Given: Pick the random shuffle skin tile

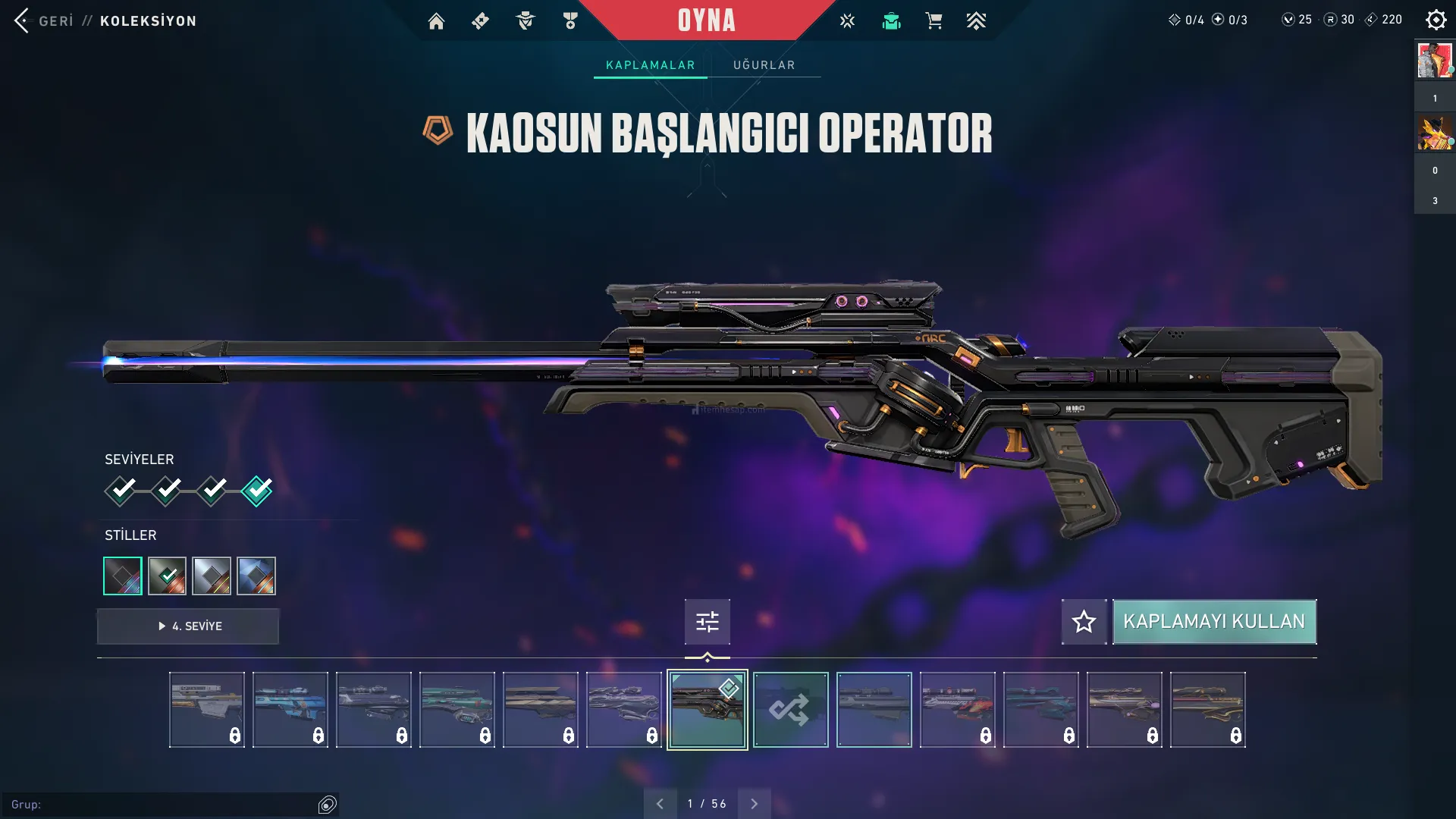Looking at the screenshot, I should coord(790,710).
